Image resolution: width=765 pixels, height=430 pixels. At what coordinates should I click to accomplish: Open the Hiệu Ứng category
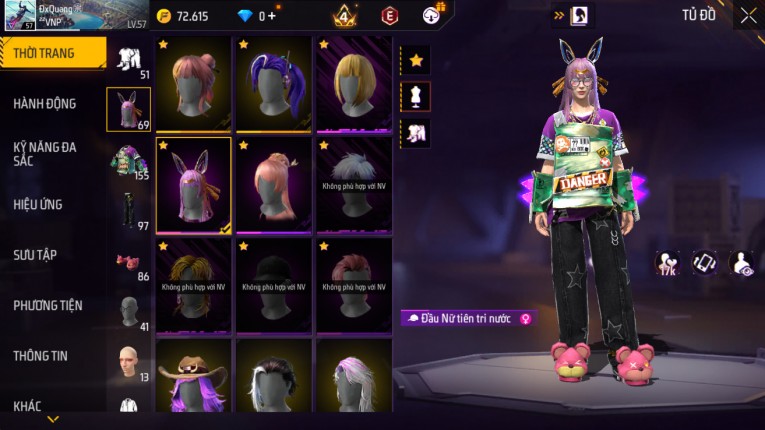click(38, 204)
